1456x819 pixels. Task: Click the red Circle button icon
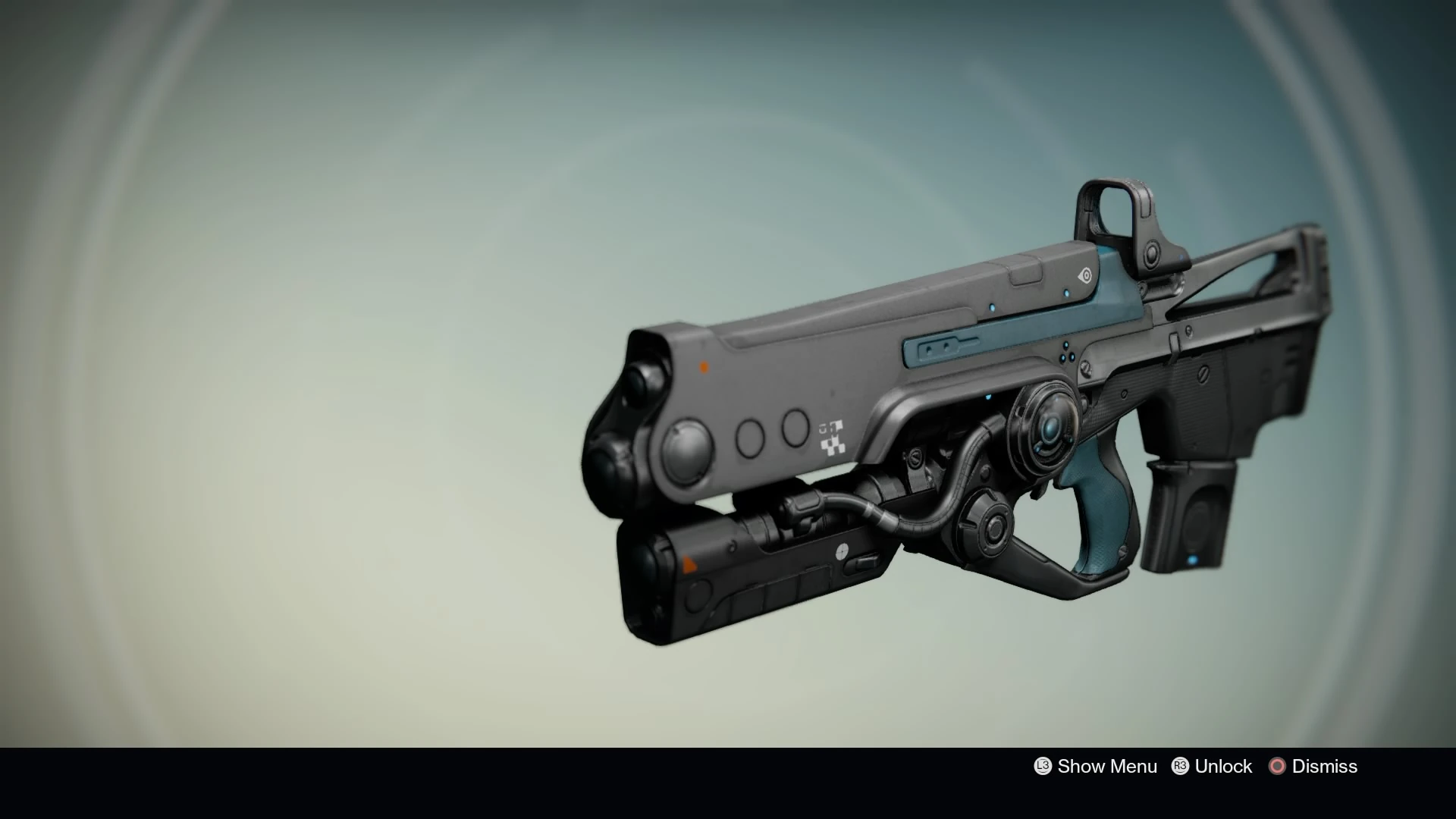pyautogui.click(x=1278, y=766)
